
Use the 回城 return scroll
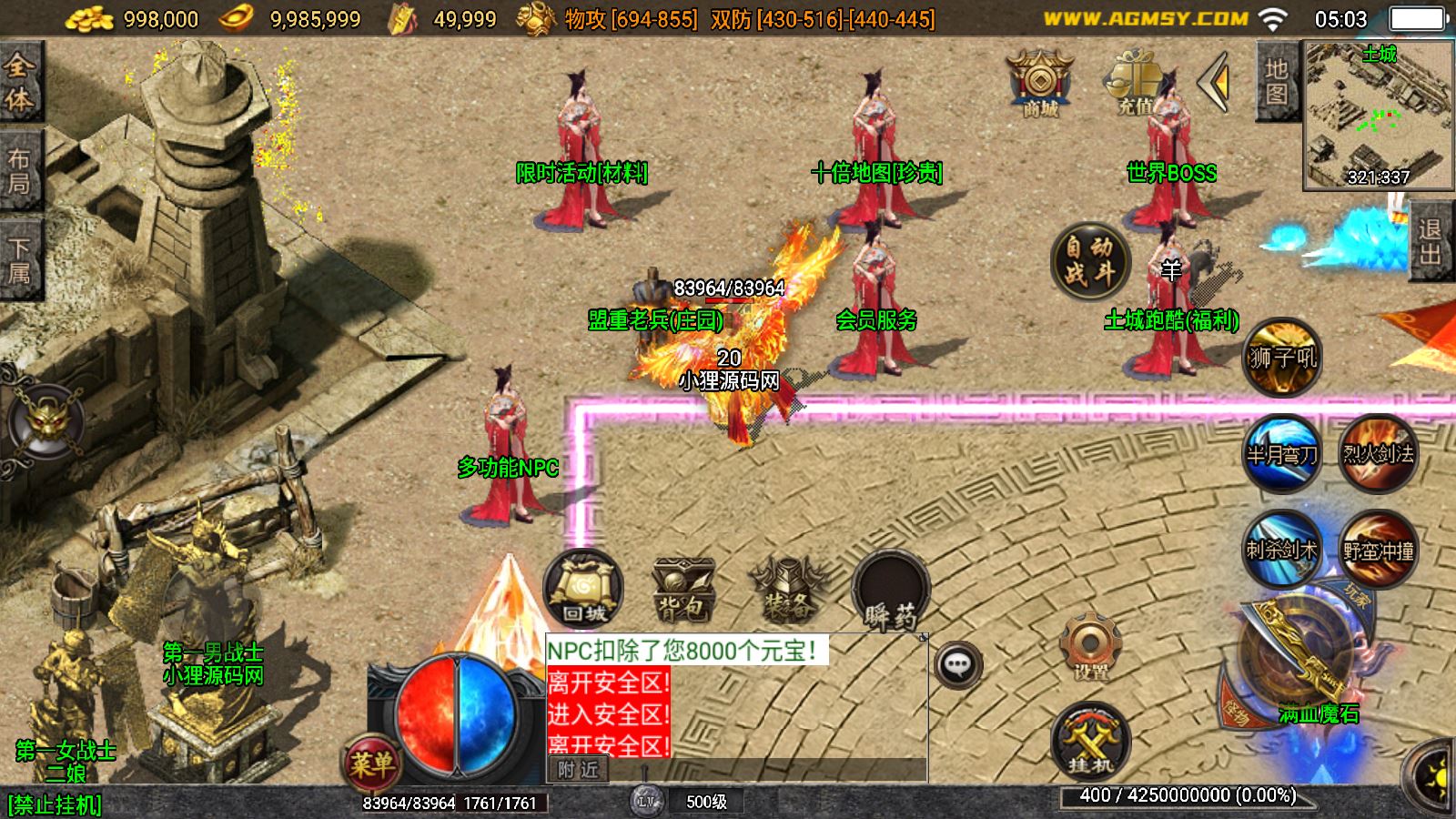point(583,590)
